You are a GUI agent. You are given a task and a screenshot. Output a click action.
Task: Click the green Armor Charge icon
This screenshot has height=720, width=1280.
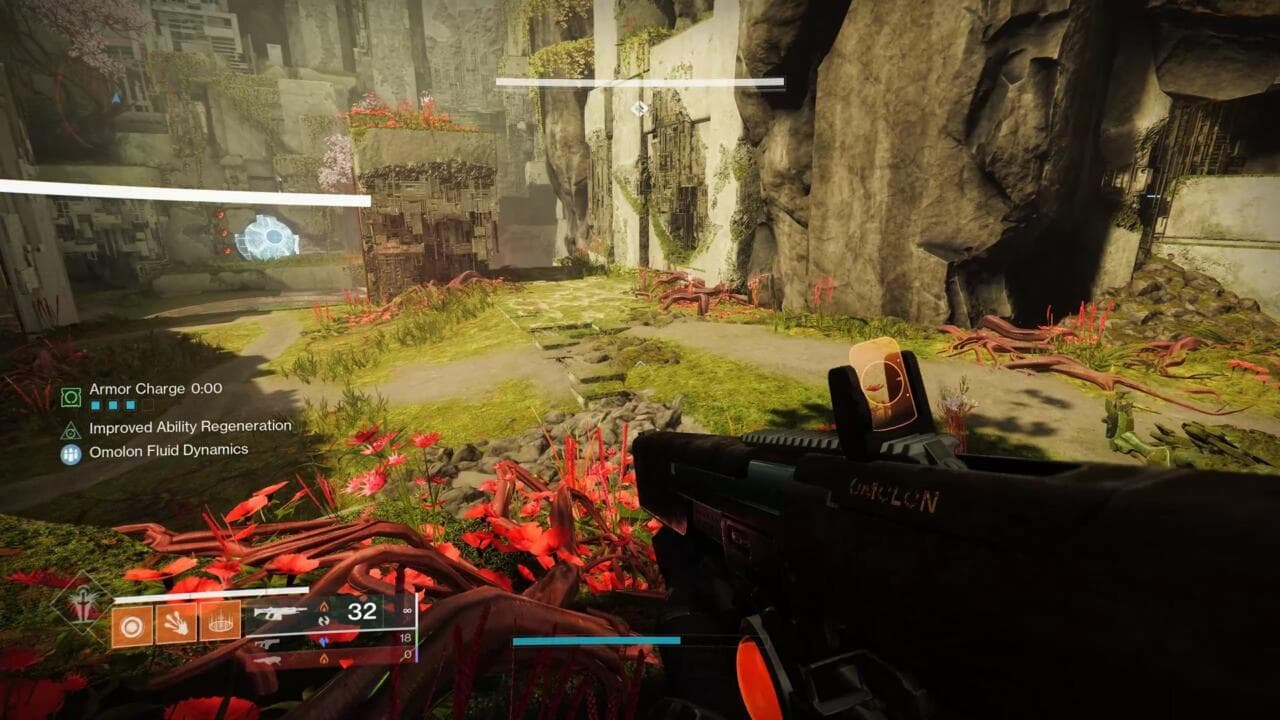tap(71, 396)
